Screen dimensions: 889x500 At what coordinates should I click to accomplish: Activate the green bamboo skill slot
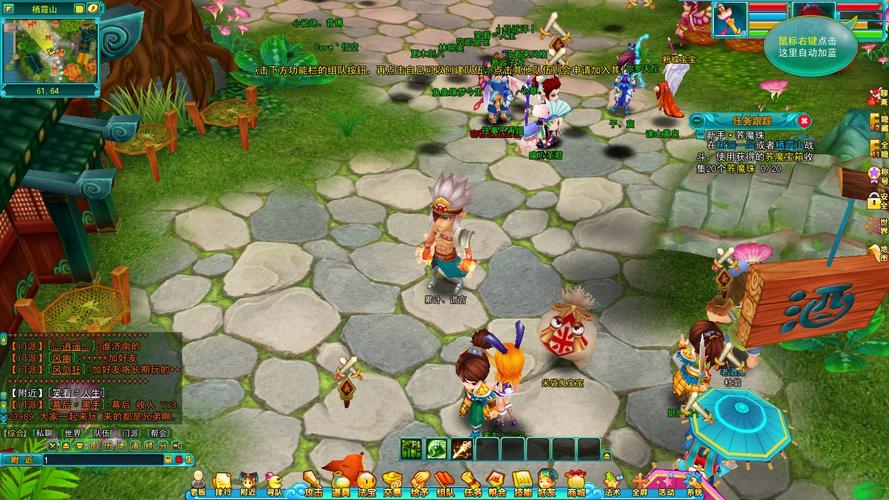tap(412, 449)
